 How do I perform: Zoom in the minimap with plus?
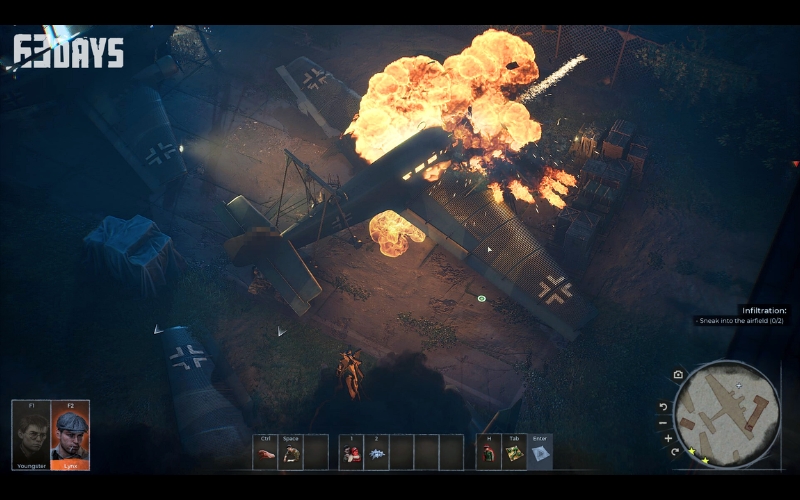pyautogui.click(x=668, y=438)
